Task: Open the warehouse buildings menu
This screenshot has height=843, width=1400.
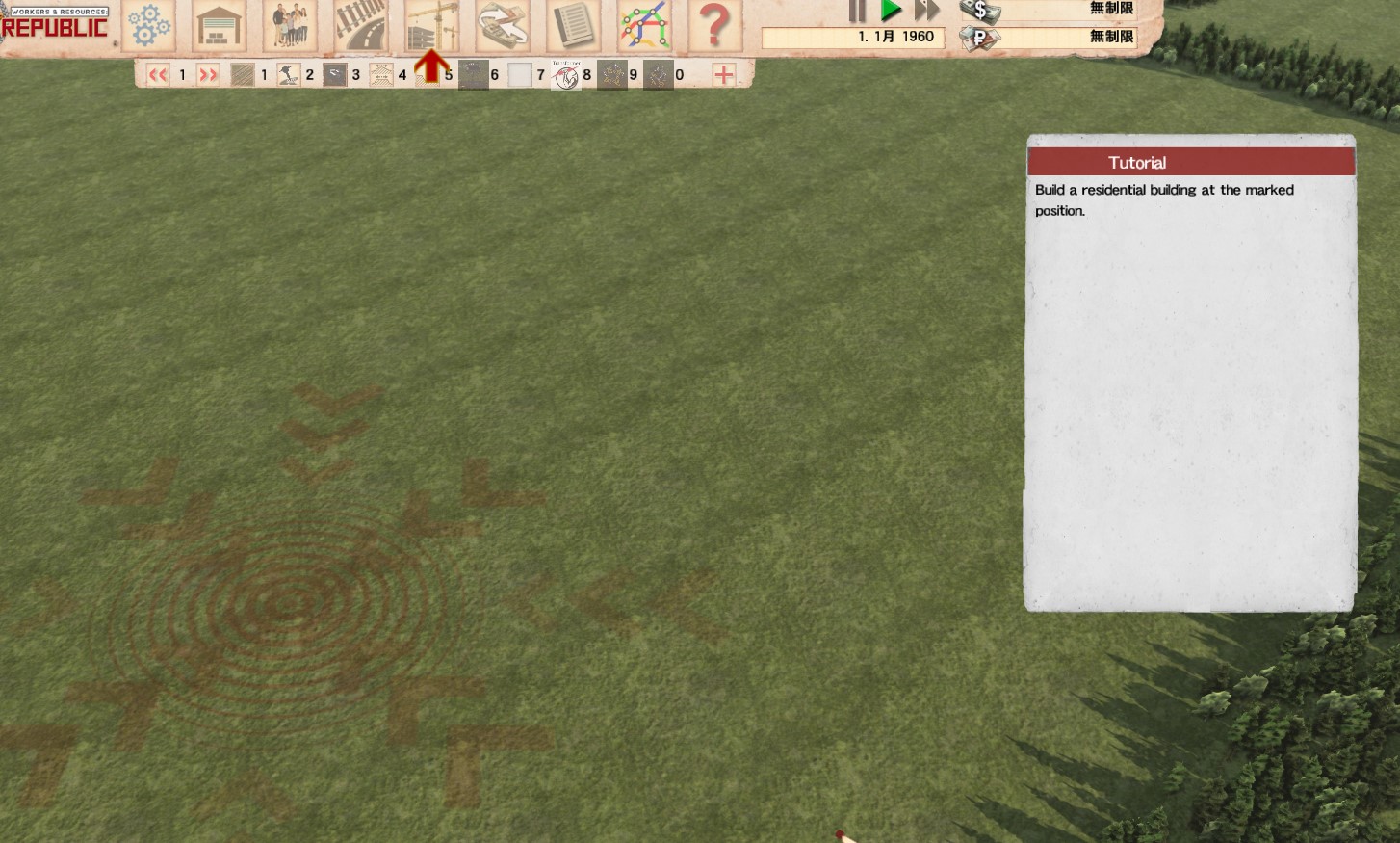Action: (219, 25)
